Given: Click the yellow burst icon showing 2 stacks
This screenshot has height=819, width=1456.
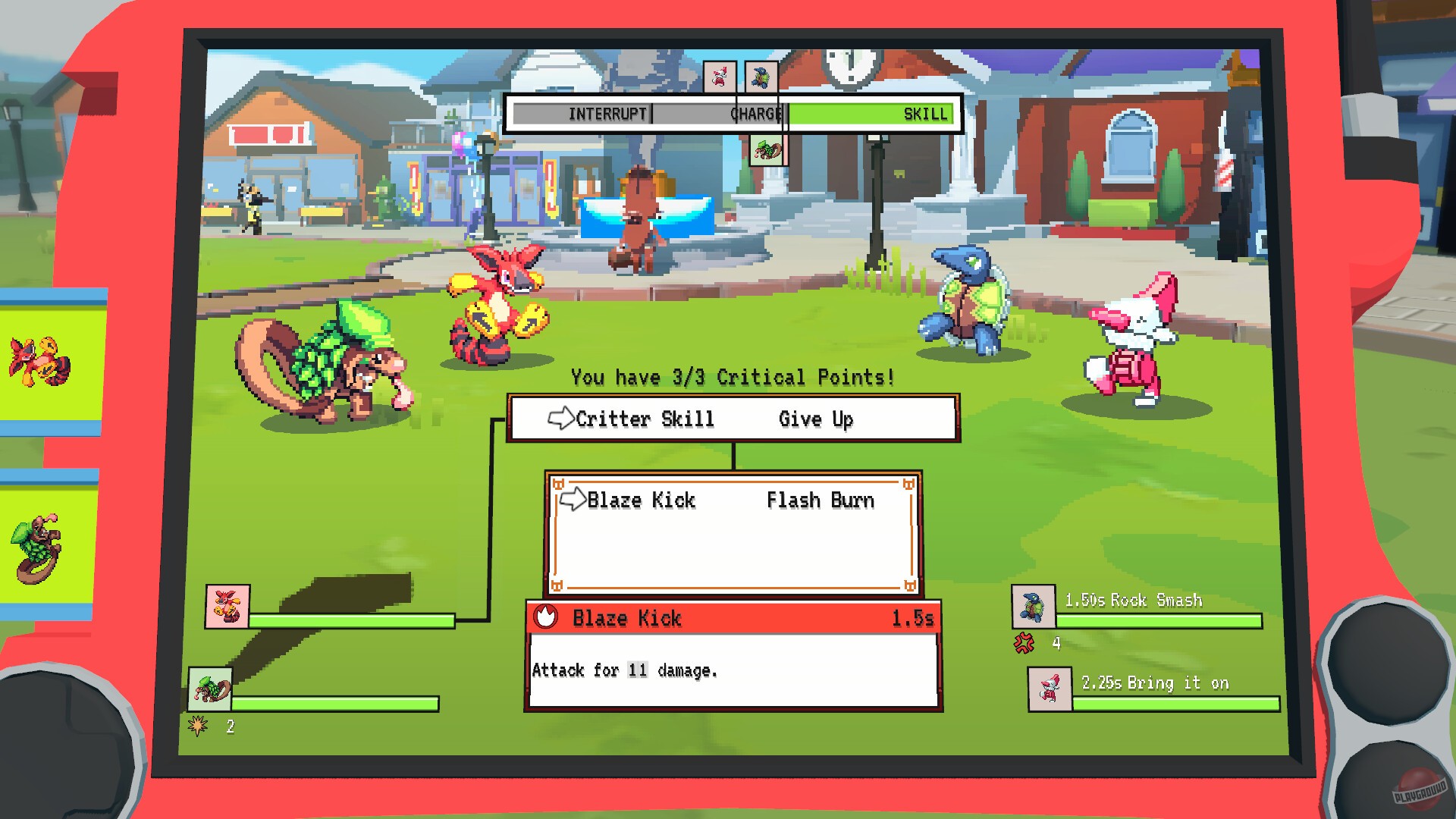Looking at the screenshot, I should coord(196,726).
